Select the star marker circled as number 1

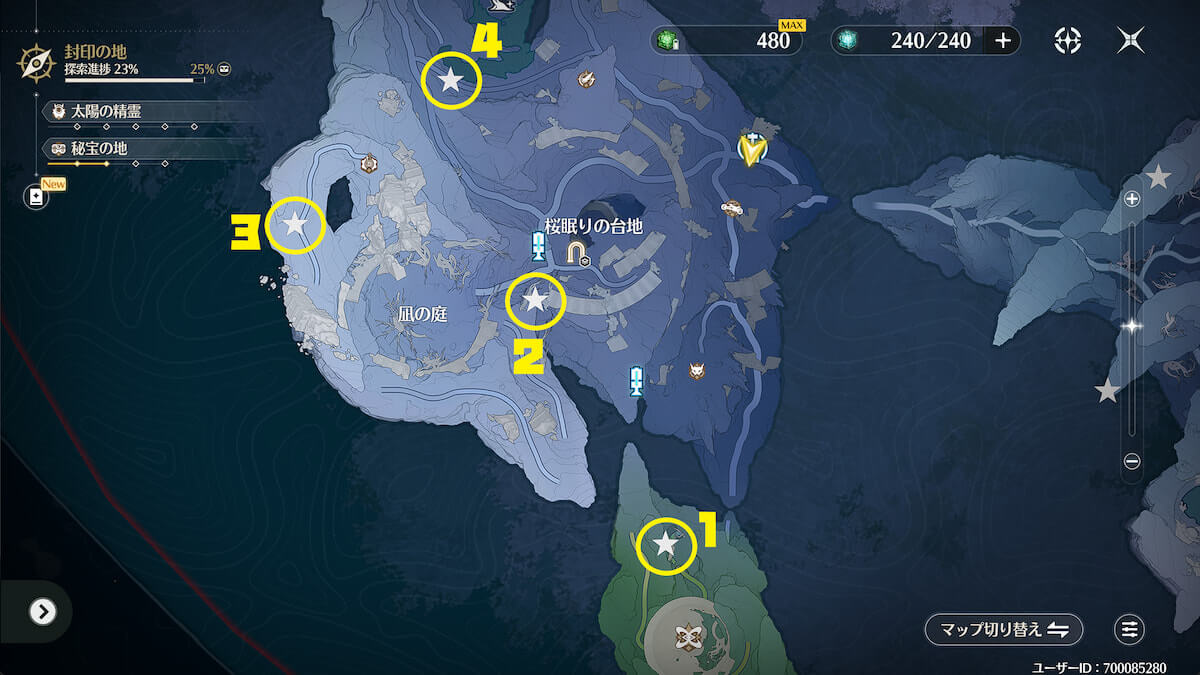pyautogui.click(x=666, y=545)
